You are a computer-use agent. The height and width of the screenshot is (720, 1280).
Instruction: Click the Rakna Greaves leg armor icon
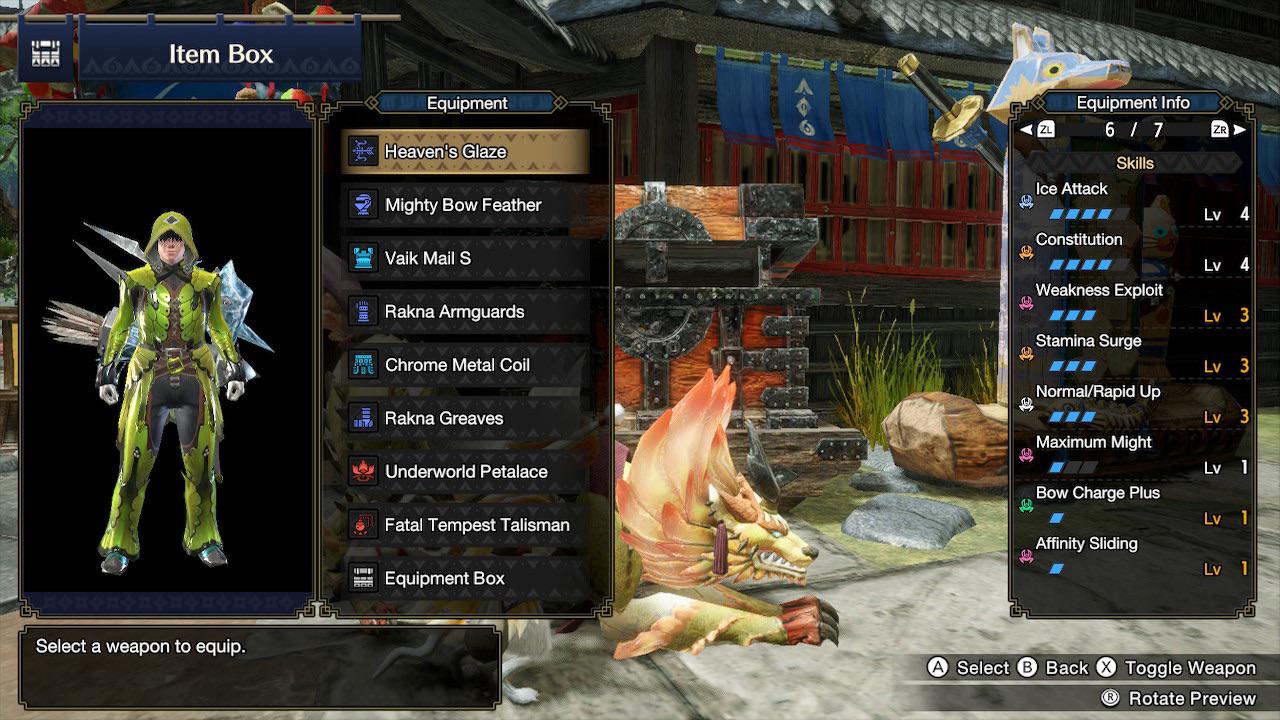(x=364, y=418)
